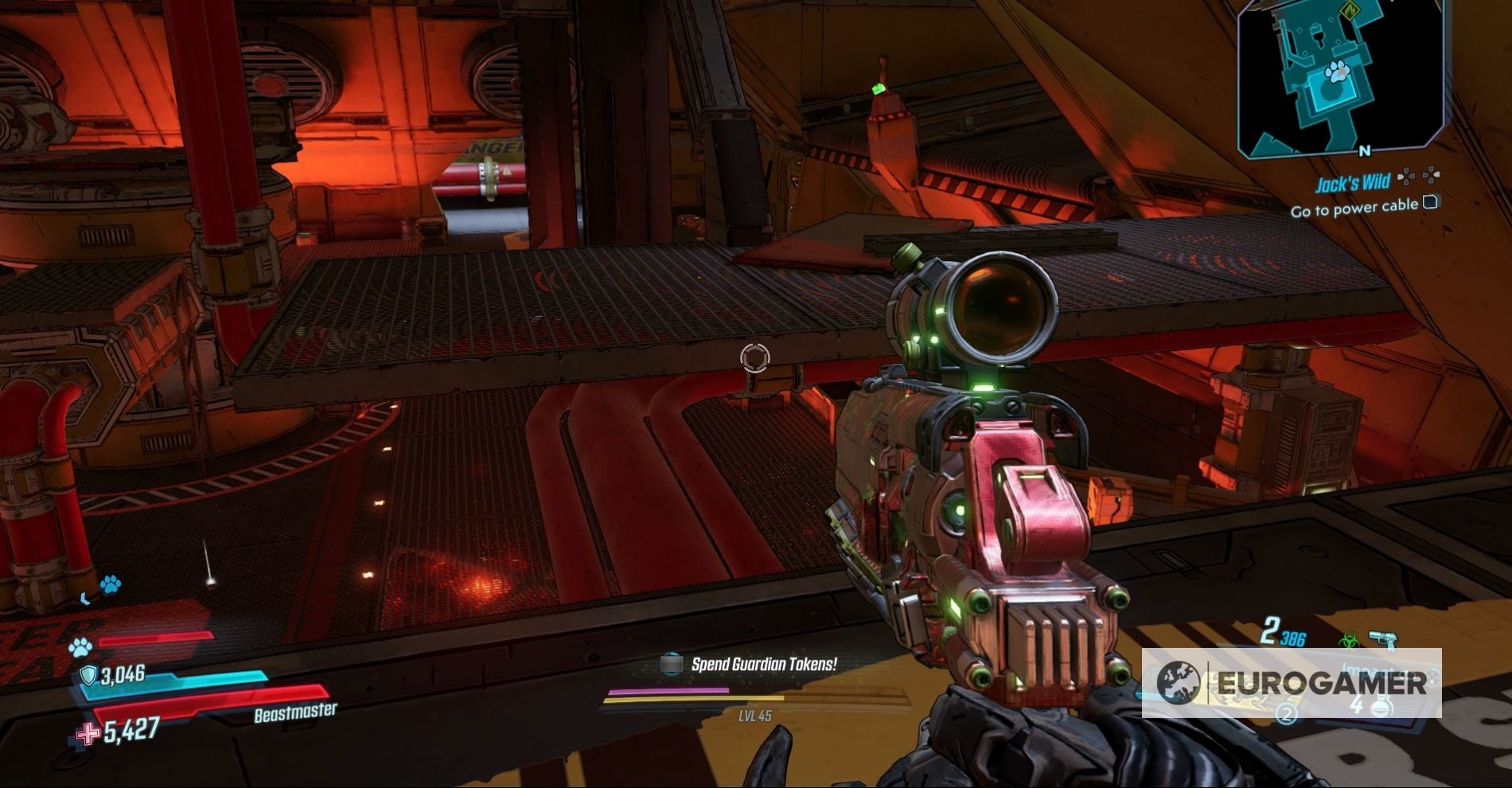The width and height of the screenshot is (1512, 788).
Task: Click the left d-pad icon next to Jack's Wild
Action: point(1405,178)
